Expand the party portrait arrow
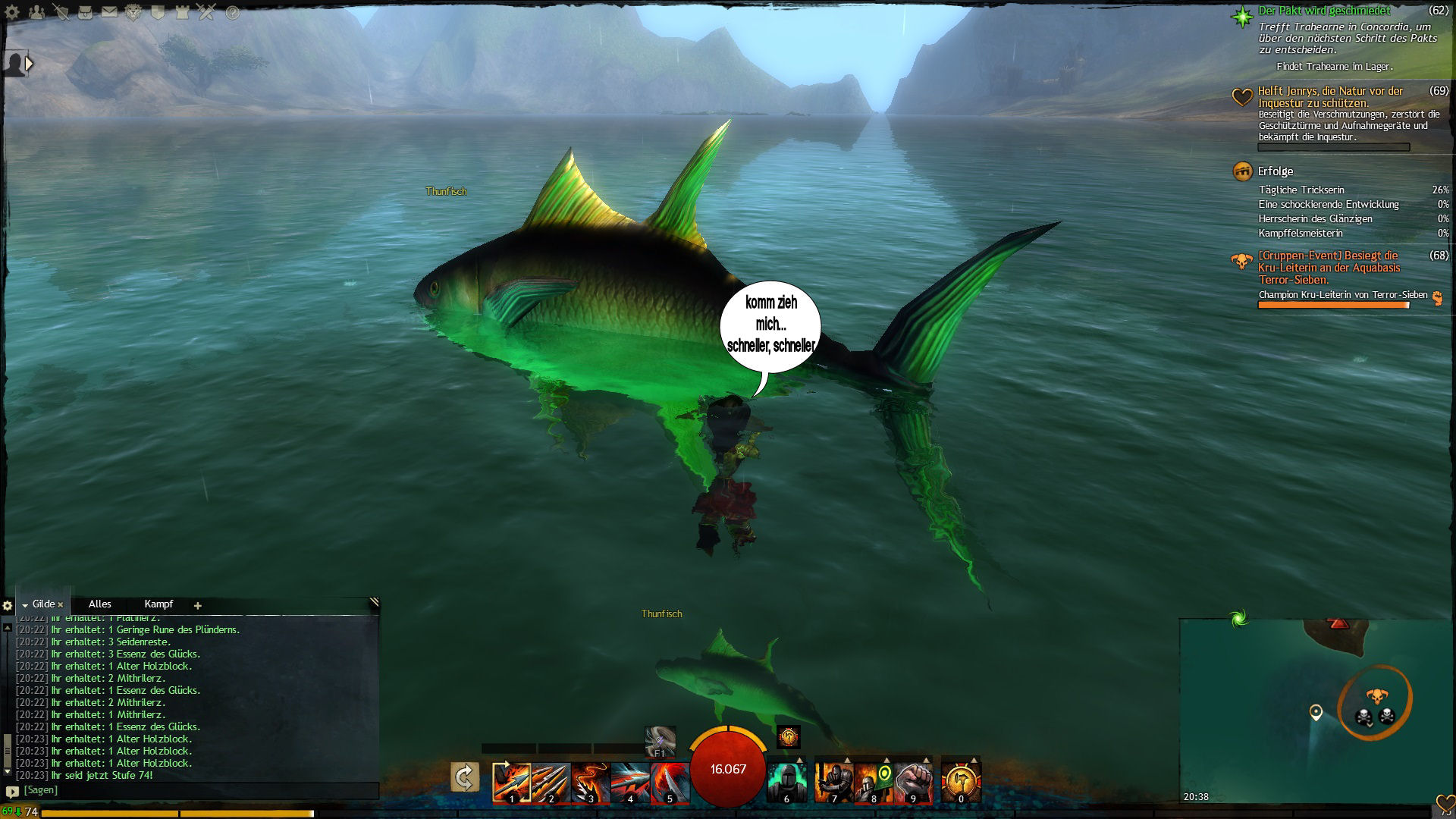The image size is (1456, 819). [30, 64]
